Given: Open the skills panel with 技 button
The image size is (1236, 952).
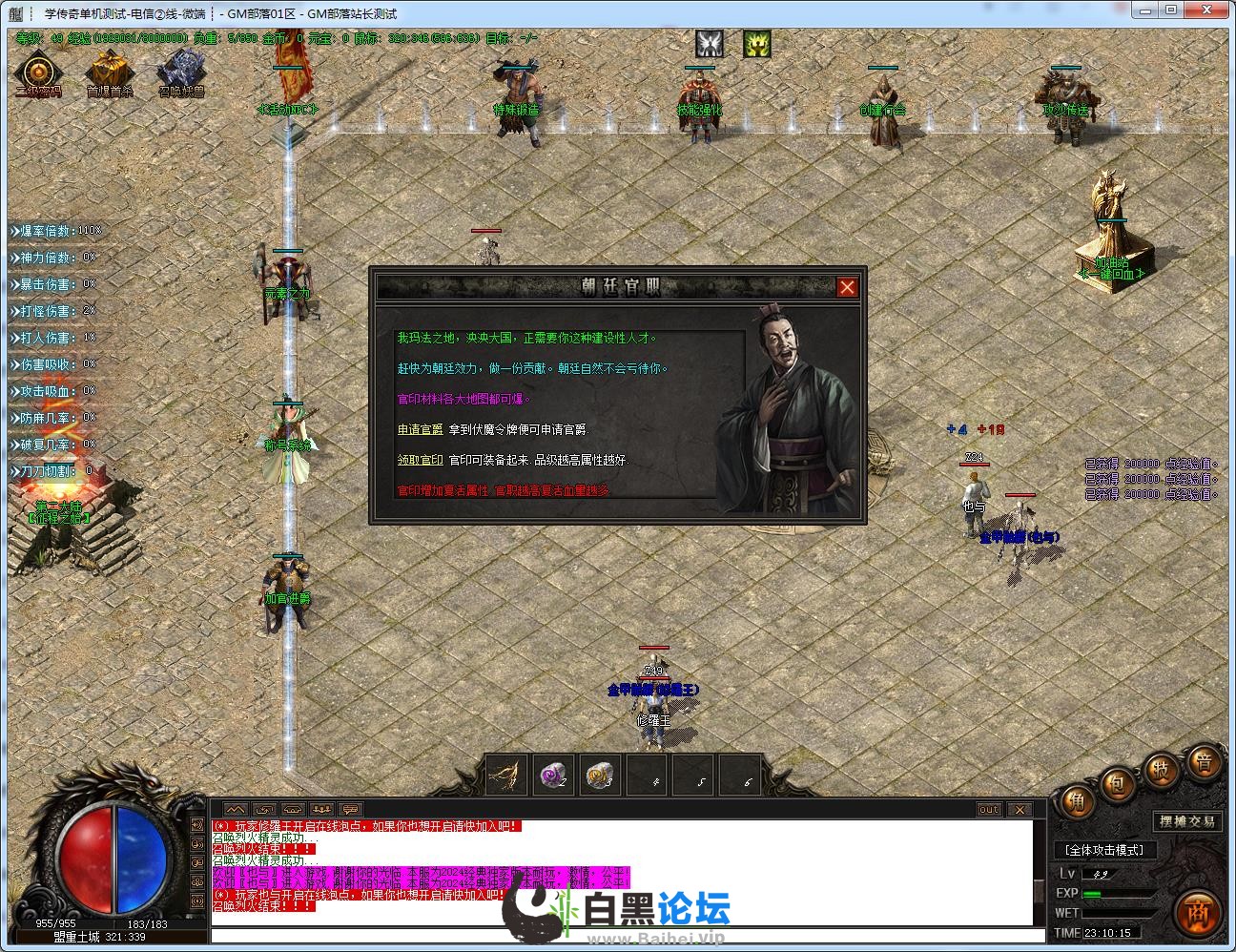Looking at the screenshot, I should [x=1161, y=768].
